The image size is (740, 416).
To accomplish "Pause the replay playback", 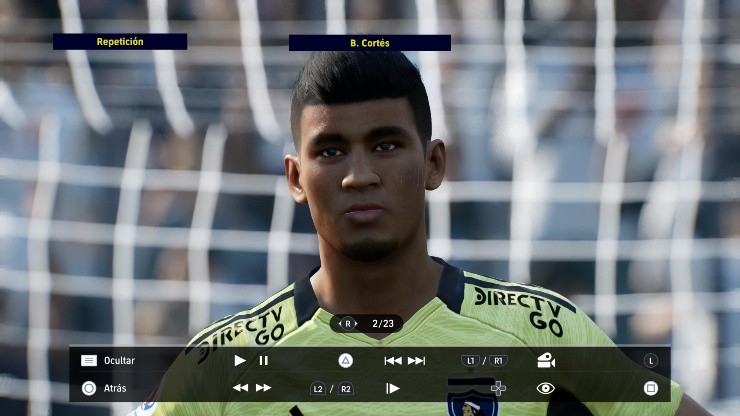I will (x=264, y=360).
